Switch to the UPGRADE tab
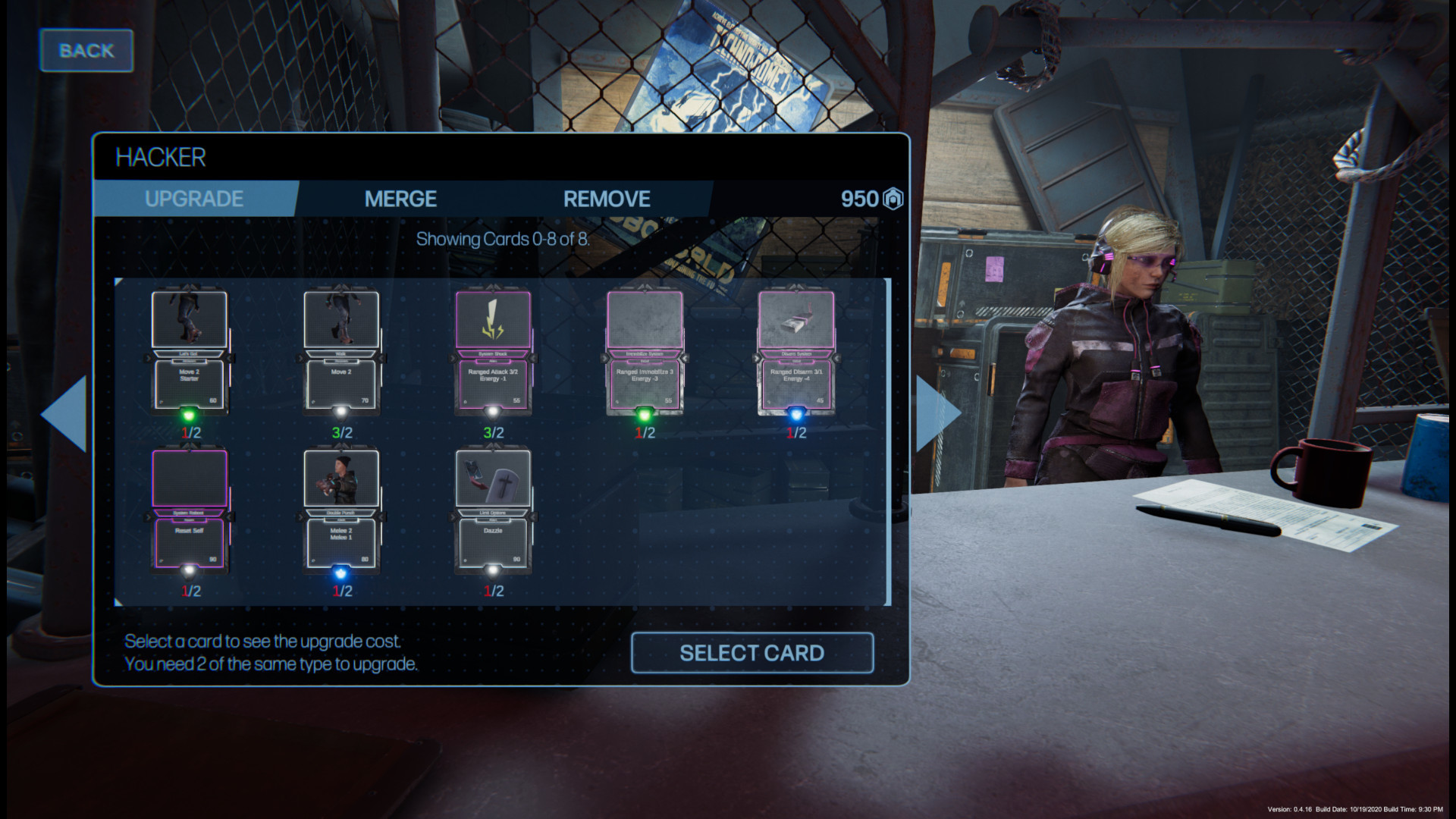The image size is (1456, 819). click(x=194, y=199)
